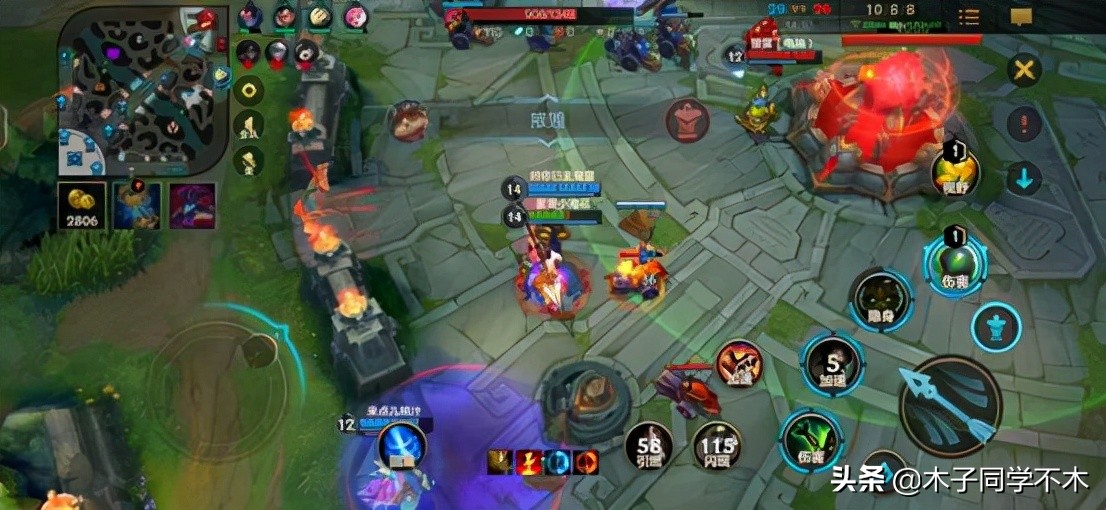This screenshot has height=510, width=1106.
Task: Cast the 闪现 summoner spell
Action: click(x=718, y=446)
